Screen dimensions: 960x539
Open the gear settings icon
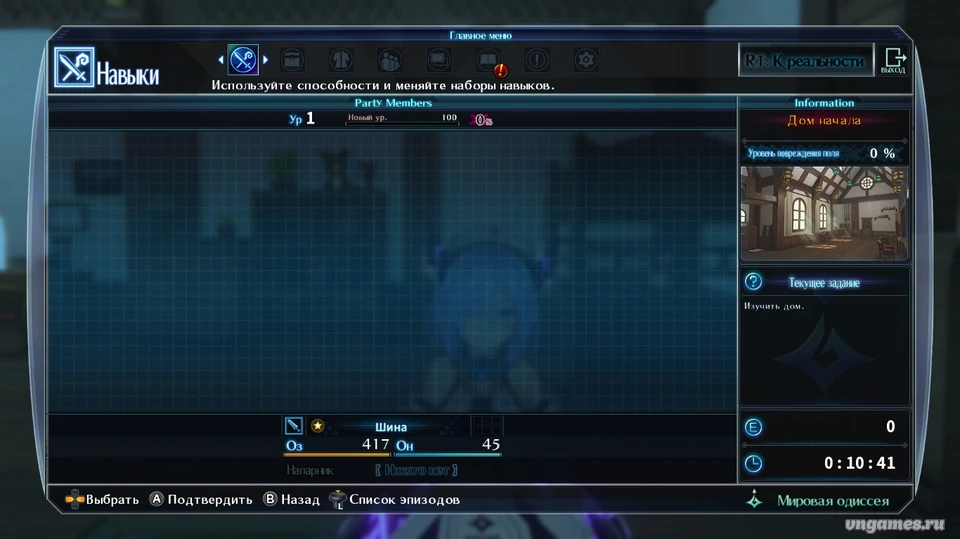pos(586,60)
